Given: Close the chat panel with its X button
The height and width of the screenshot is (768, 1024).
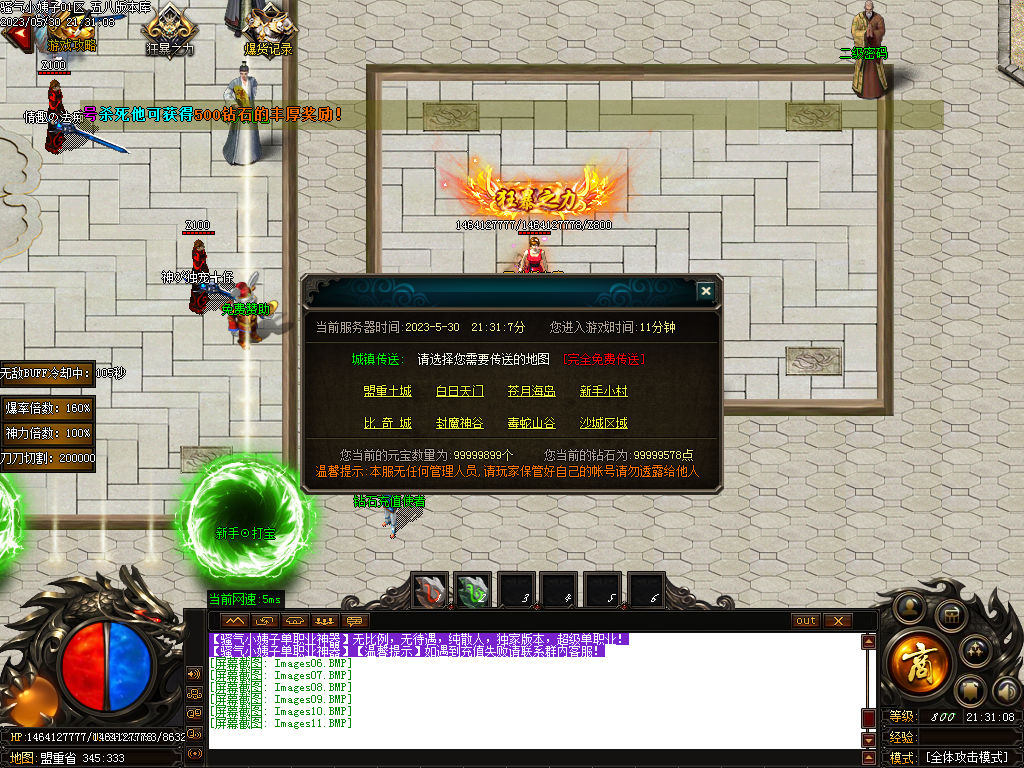Looking at the screenshot, I should tap(838, 621).
